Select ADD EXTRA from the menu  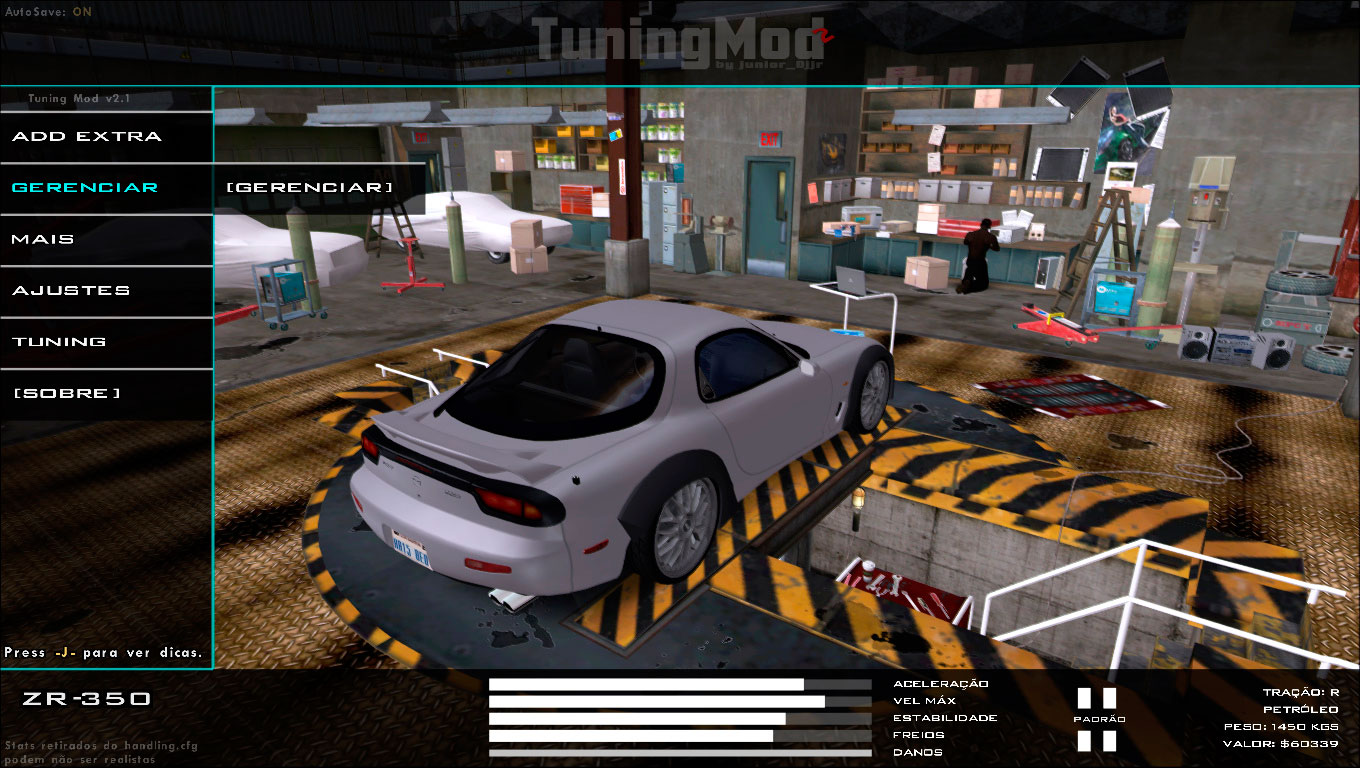coord(85,136)
